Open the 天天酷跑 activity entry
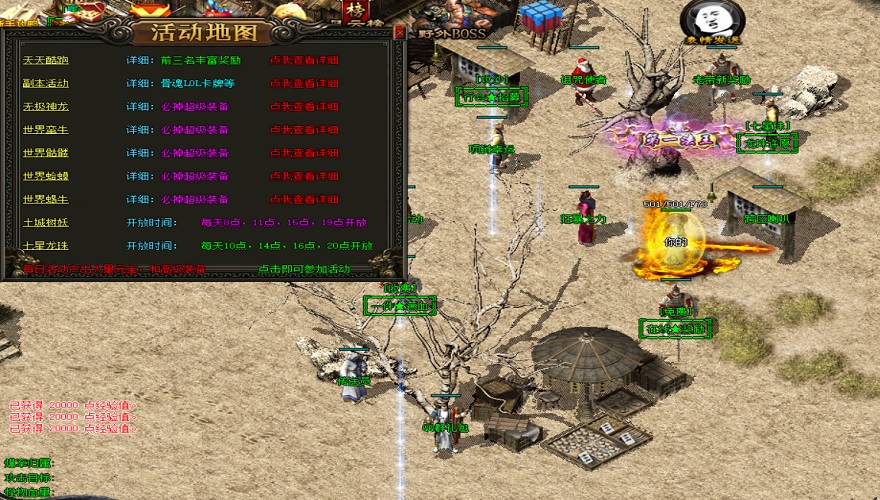Screen dimensions: 880x500 click(45, 60)
